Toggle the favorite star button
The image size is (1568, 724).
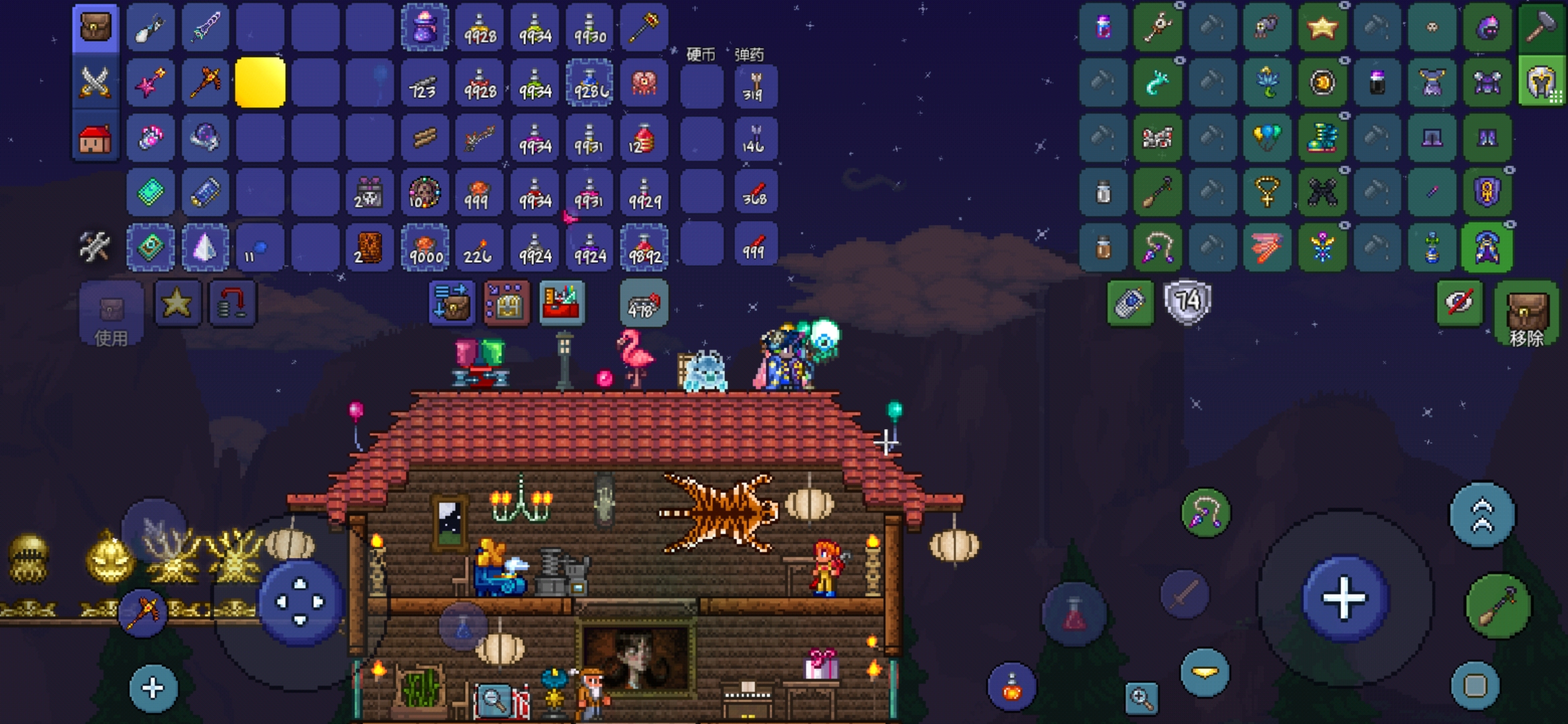(x=177, y=304)
